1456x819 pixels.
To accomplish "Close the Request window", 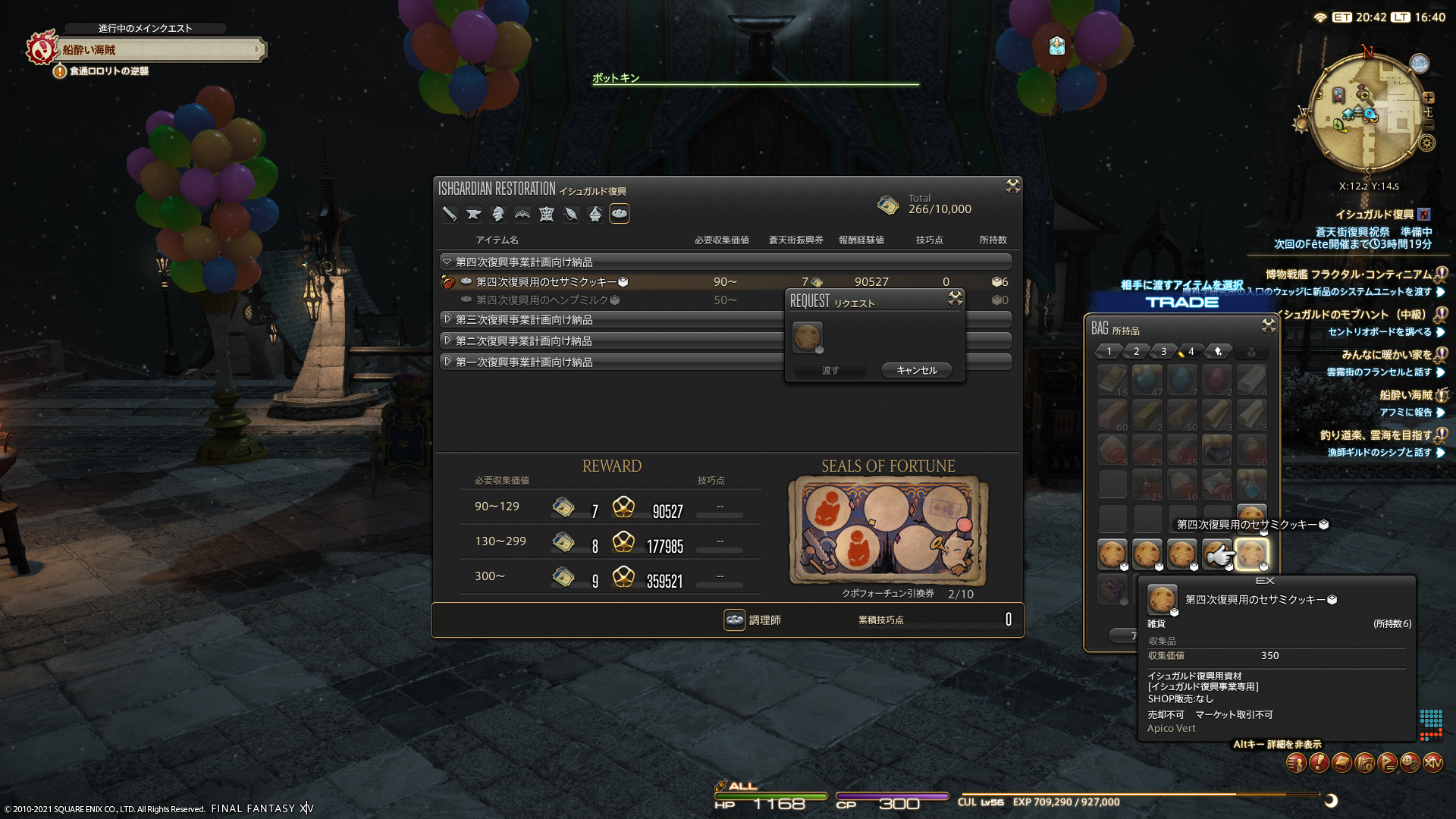I will click(955, 299).
